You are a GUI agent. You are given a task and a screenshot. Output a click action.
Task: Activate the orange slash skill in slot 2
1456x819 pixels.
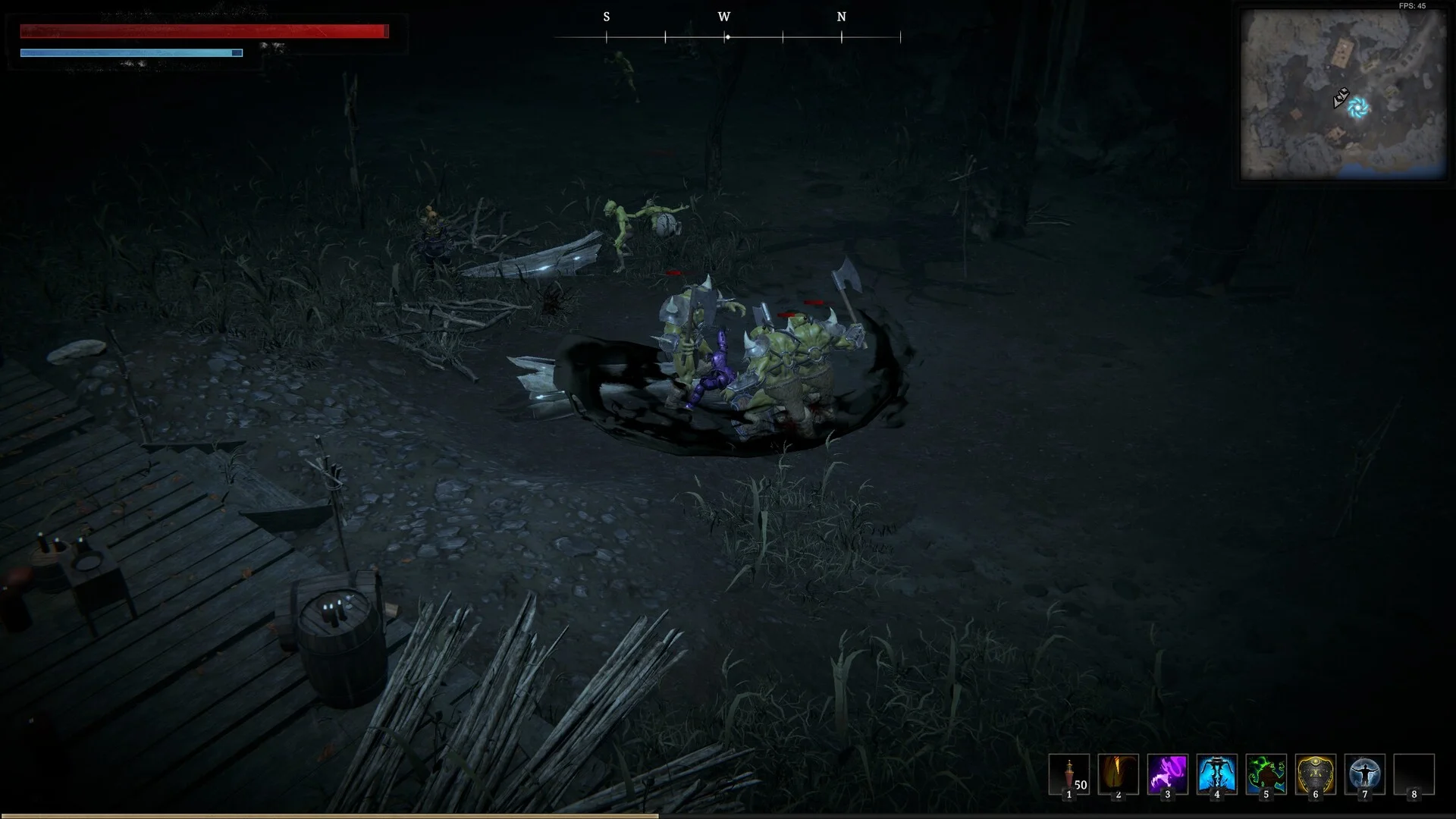[1118, 774]
